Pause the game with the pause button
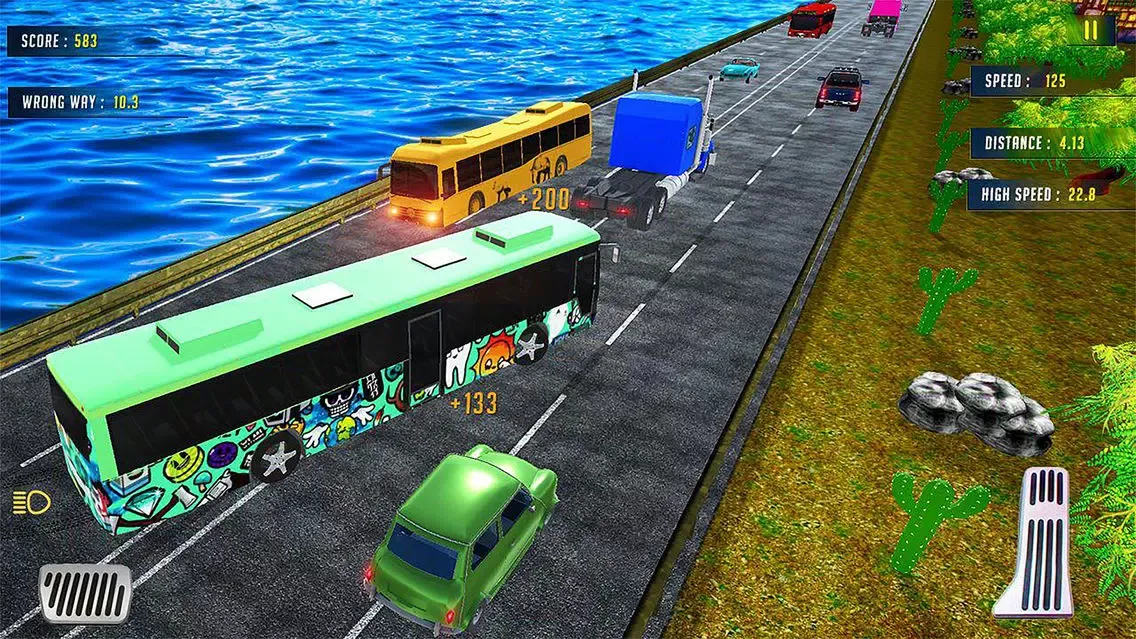Image resolution: width=1136 pixels, height=639 pixels. click(1091, 30)
